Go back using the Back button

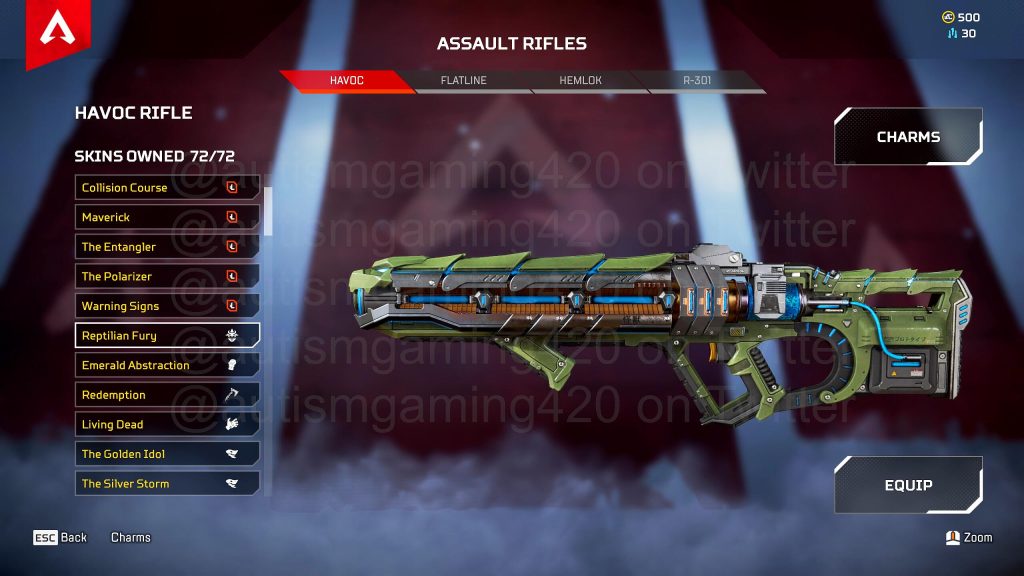(x=61, y=538)
